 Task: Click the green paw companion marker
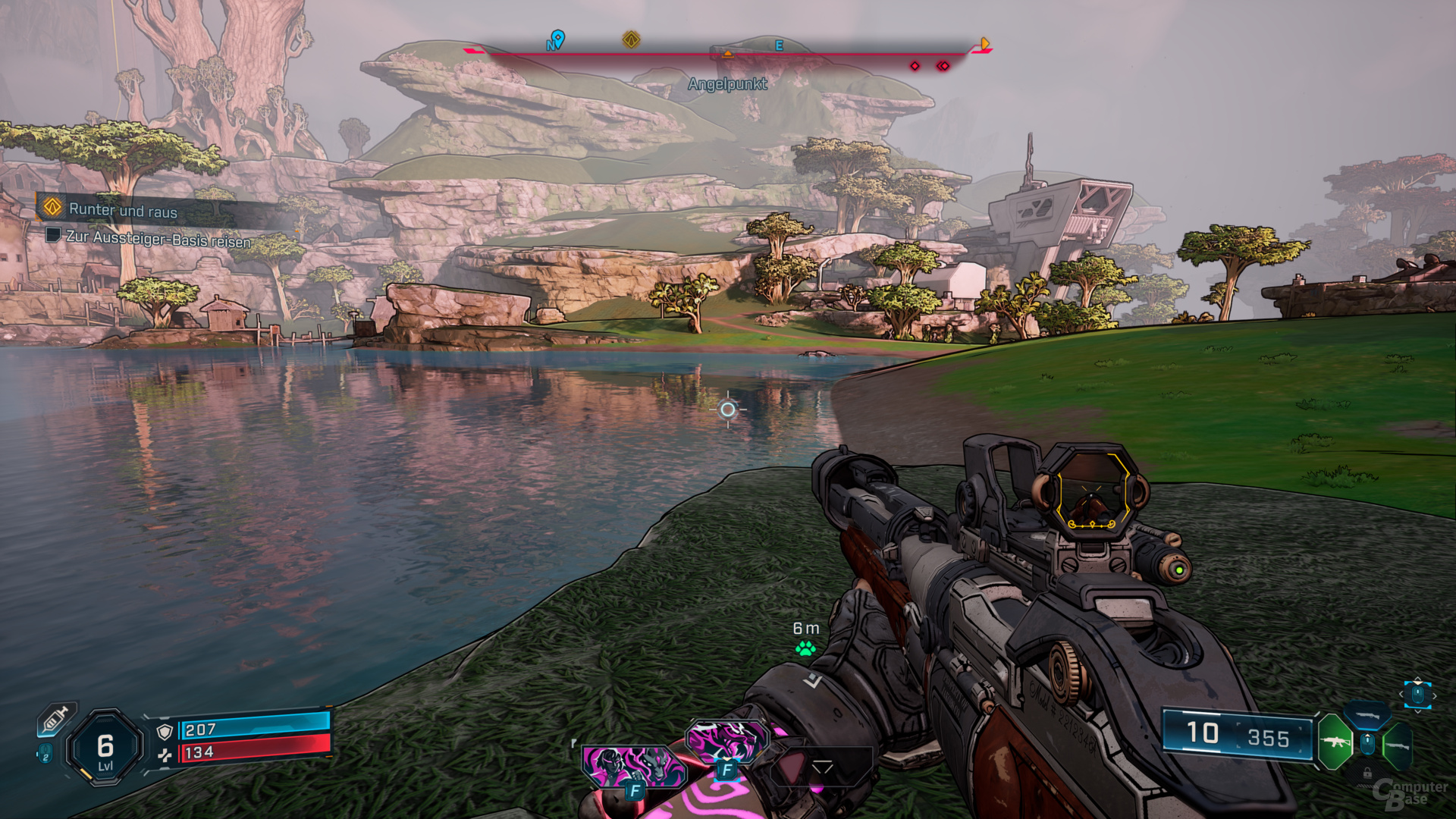[x=805, y=648]
